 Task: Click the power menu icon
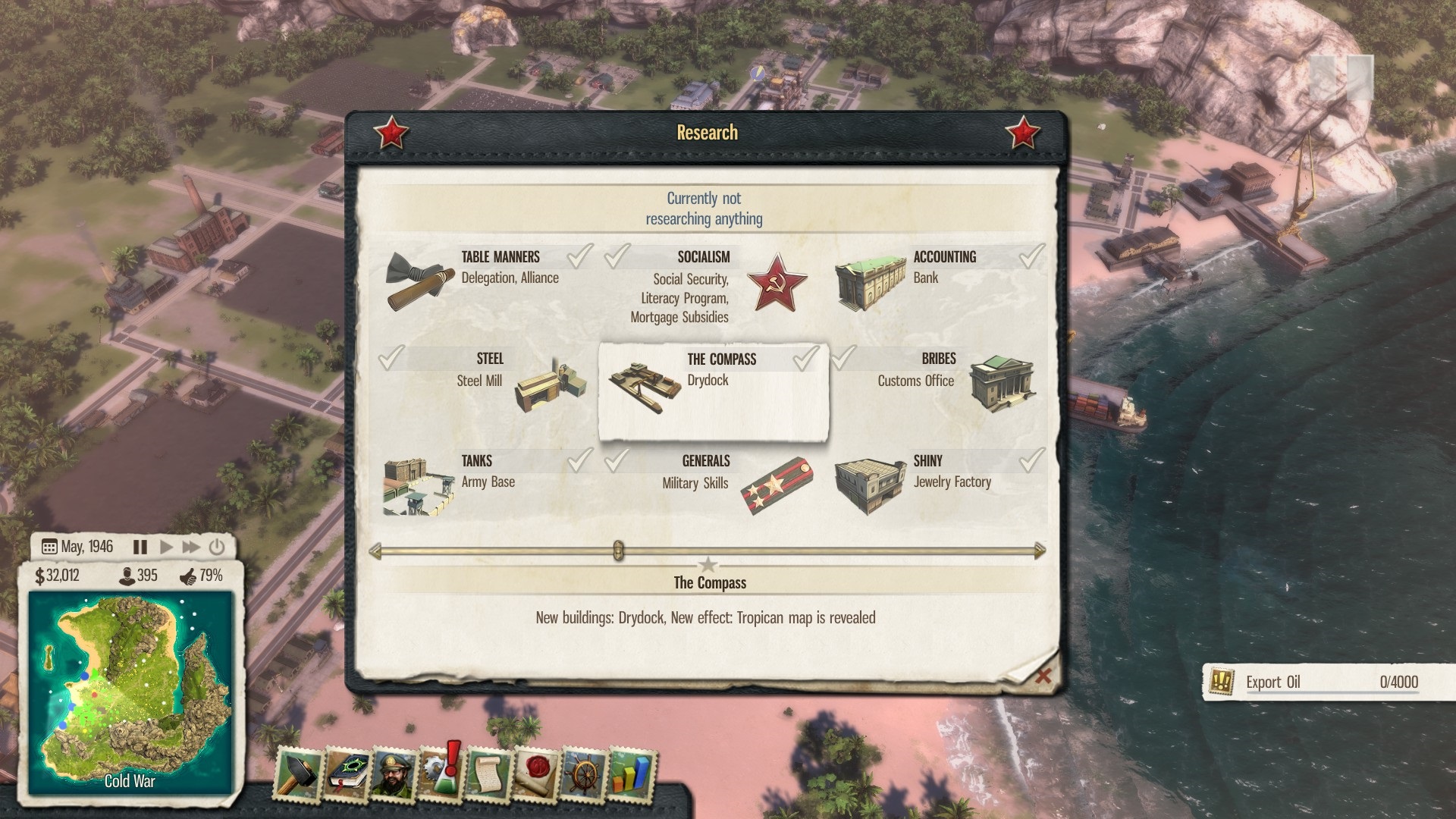coord(217,547)
